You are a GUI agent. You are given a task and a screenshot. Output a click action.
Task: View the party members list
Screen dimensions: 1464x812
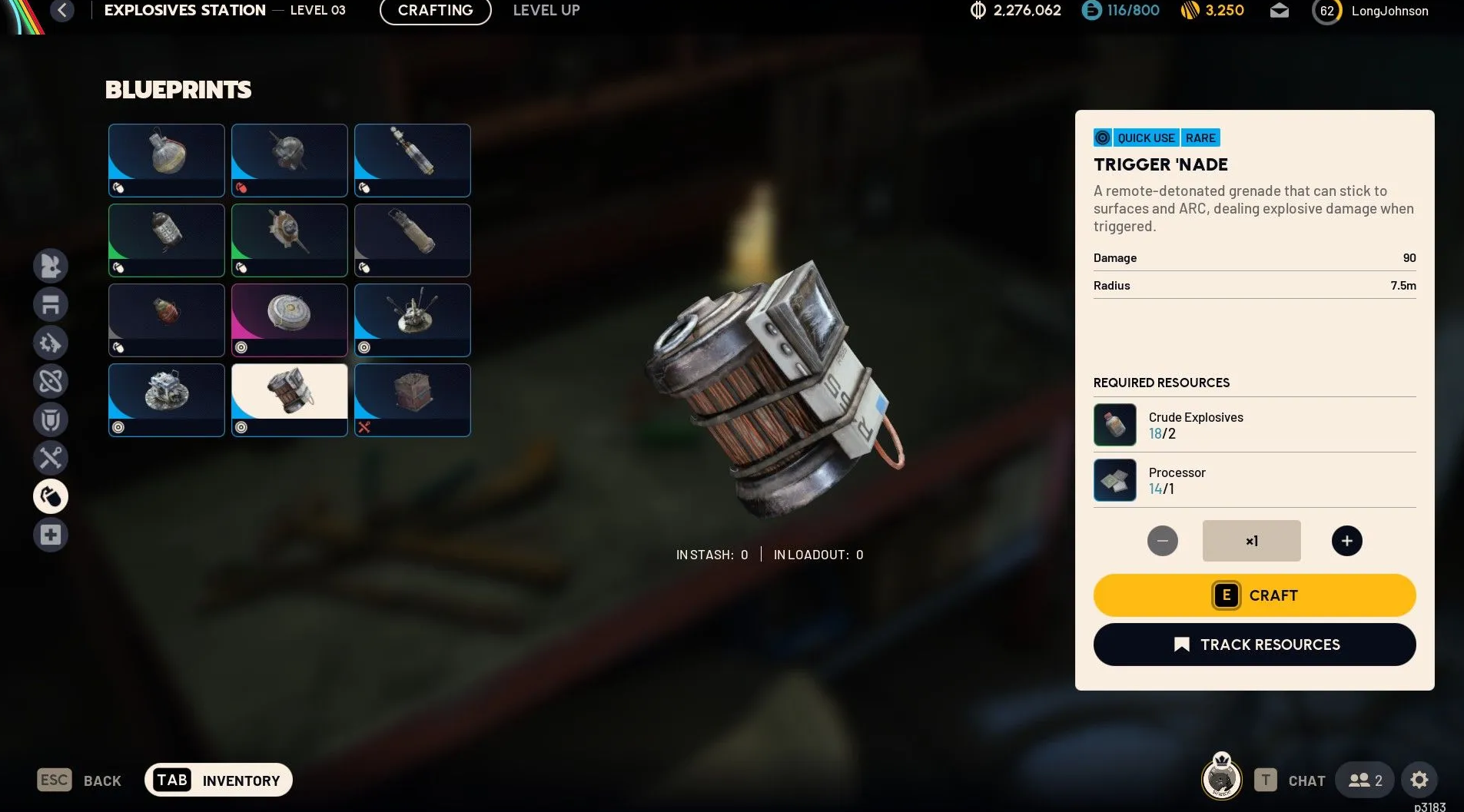pyautogui.click(x=1365, y=781)
